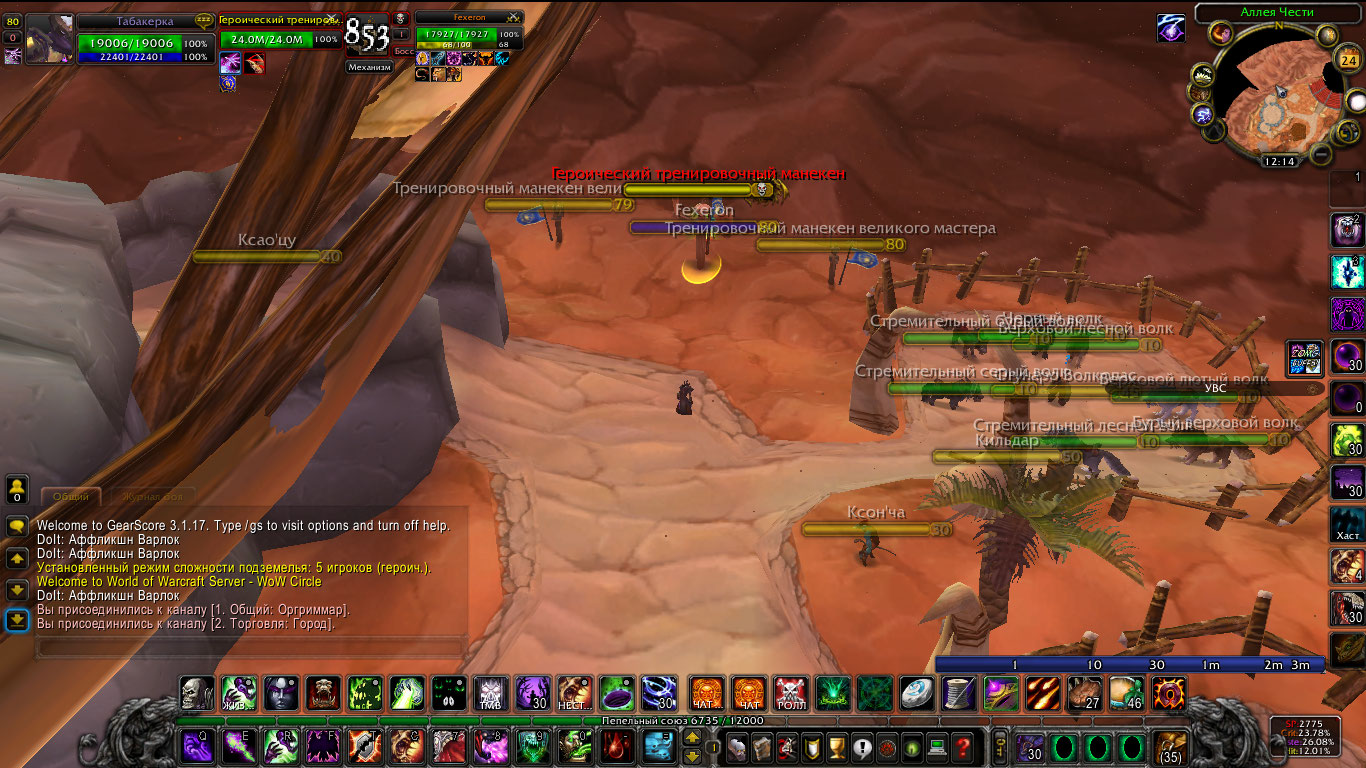Open the chat menu speech bubble button

17,526
